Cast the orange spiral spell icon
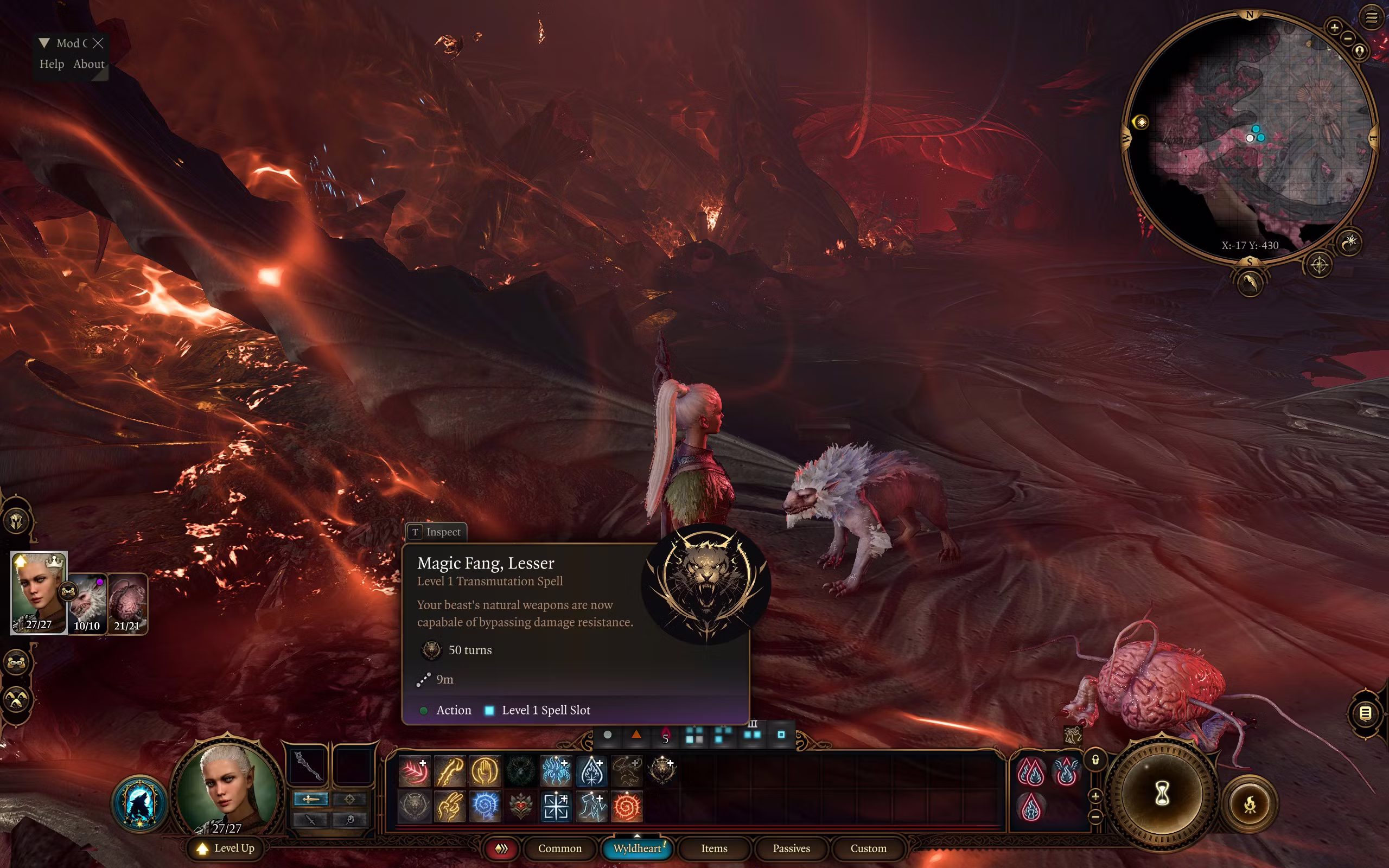The height and width of the screenshot is (868, 1389). (626, 806)
